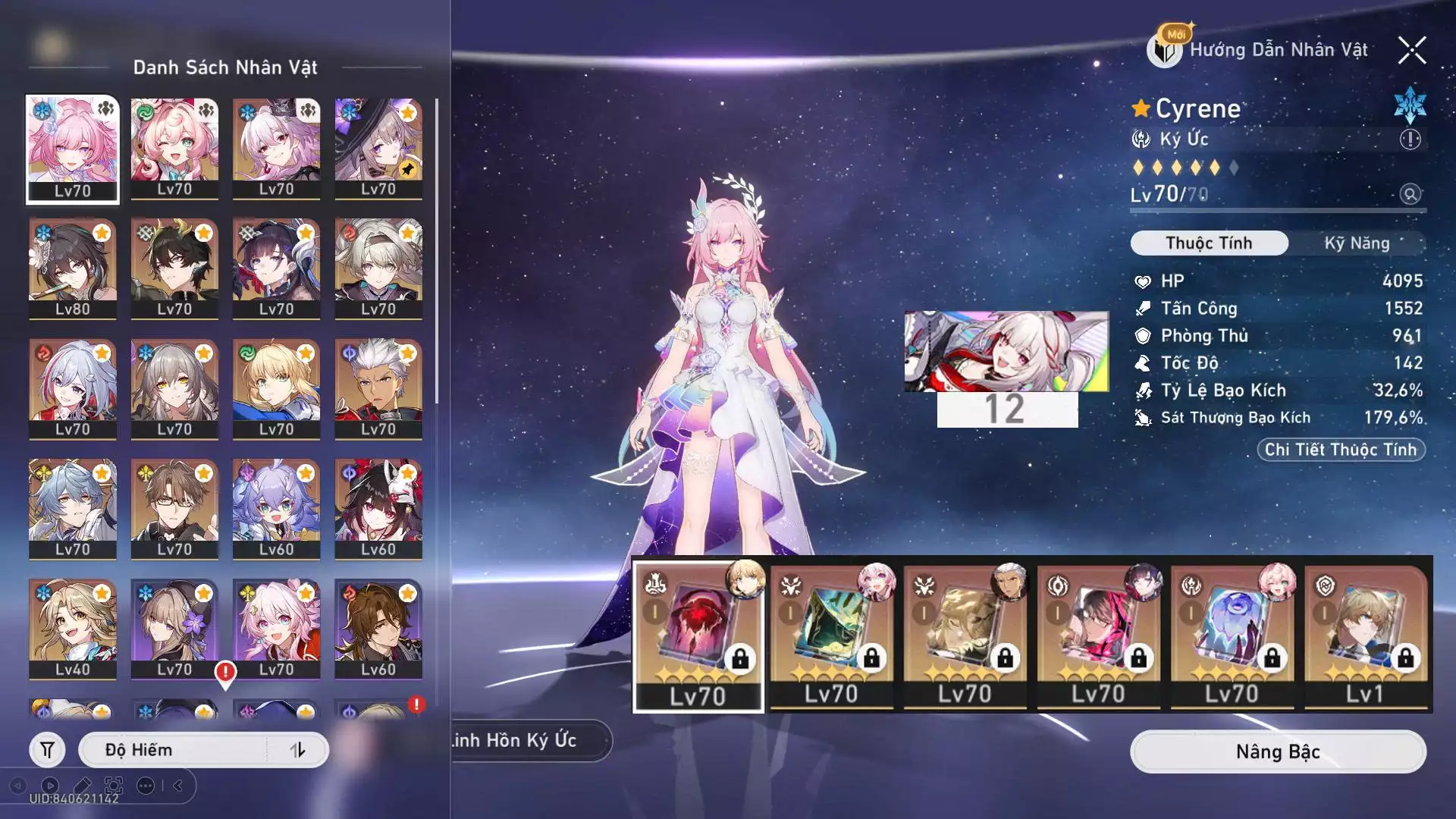
Task: Close the character screen with the X
Action: click(1412, 51)
